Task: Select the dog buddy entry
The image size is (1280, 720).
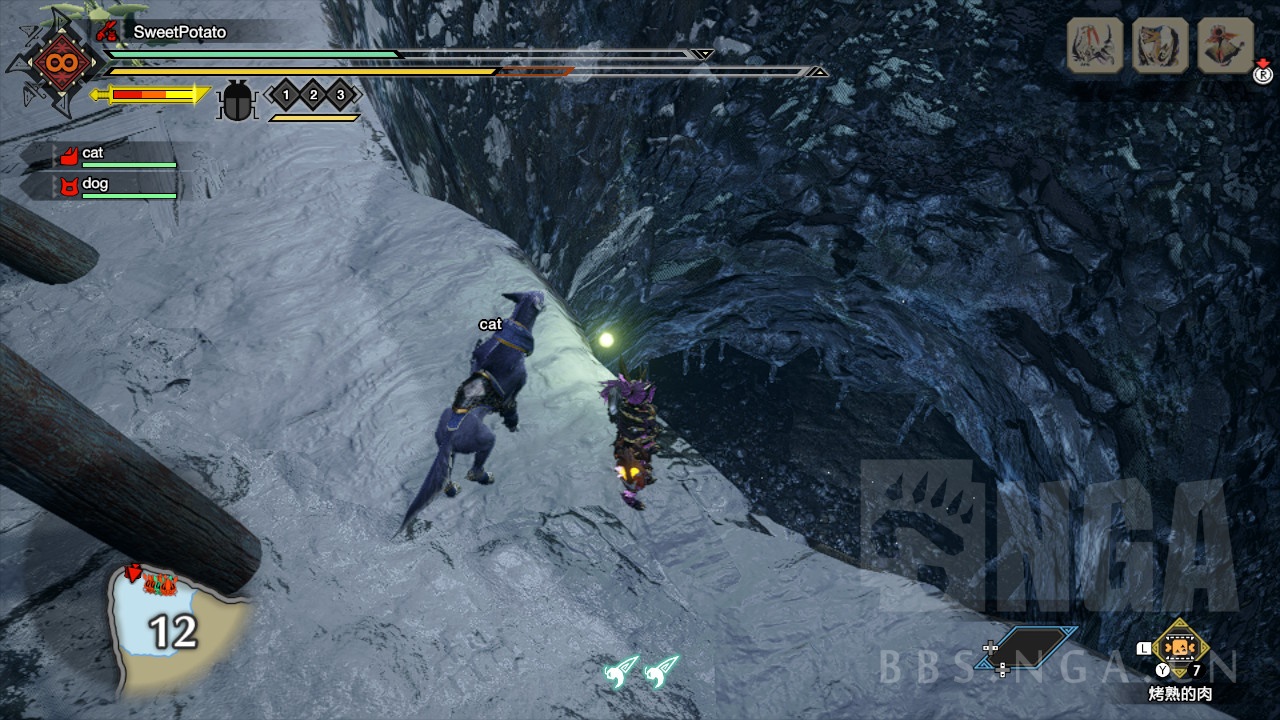Action: (115, 185)
